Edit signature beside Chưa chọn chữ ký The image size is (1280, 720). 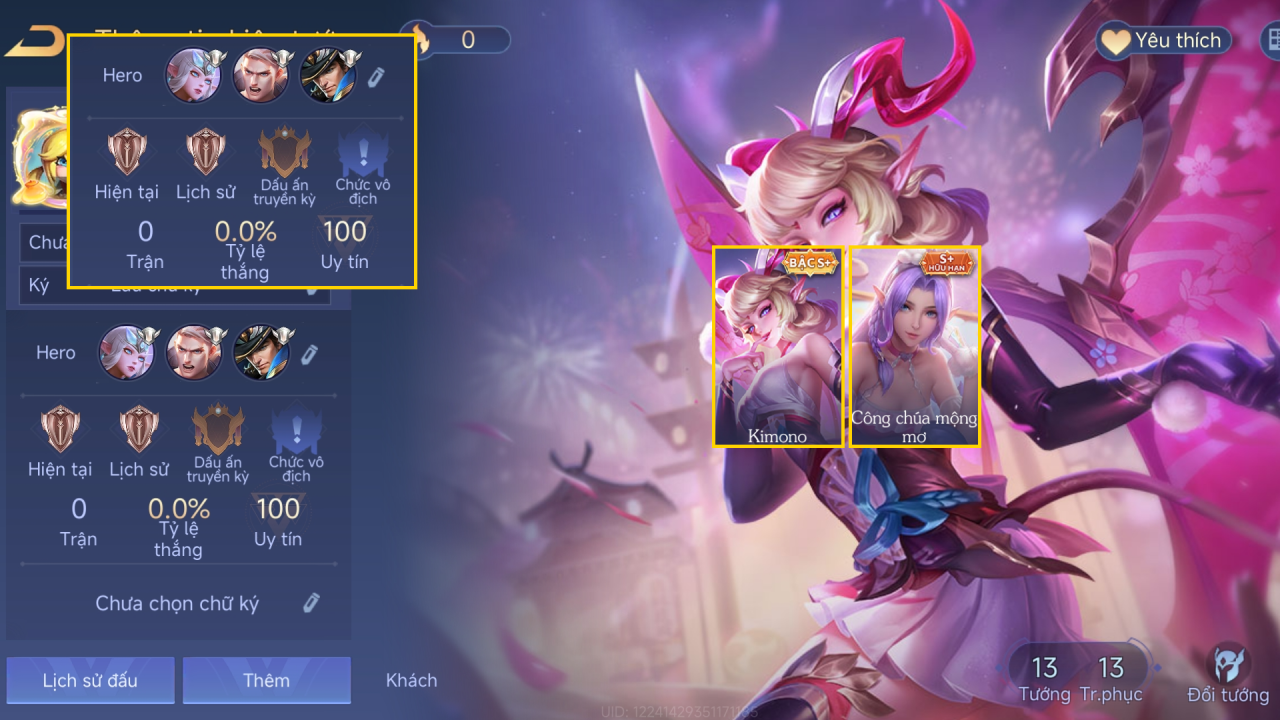pyautogui.click(x=311, y=602)
